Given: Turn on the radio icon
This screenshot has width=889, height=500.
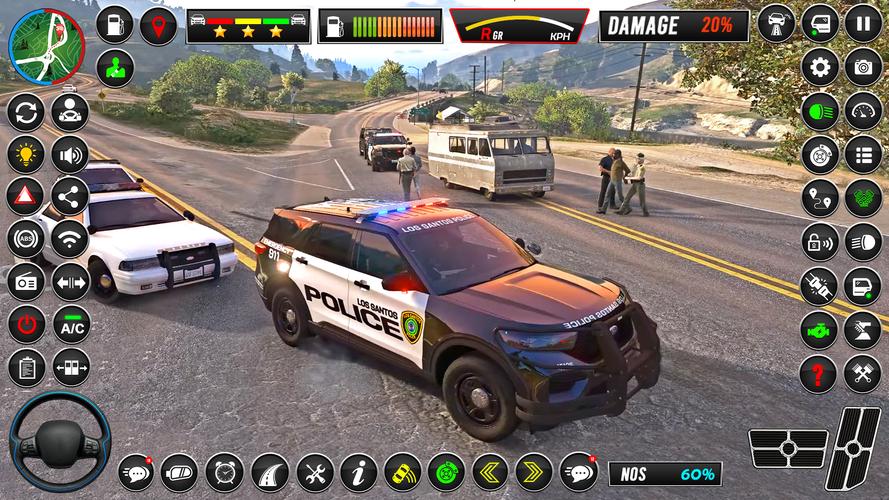Looking at the screenshot, I should (26, 282).
